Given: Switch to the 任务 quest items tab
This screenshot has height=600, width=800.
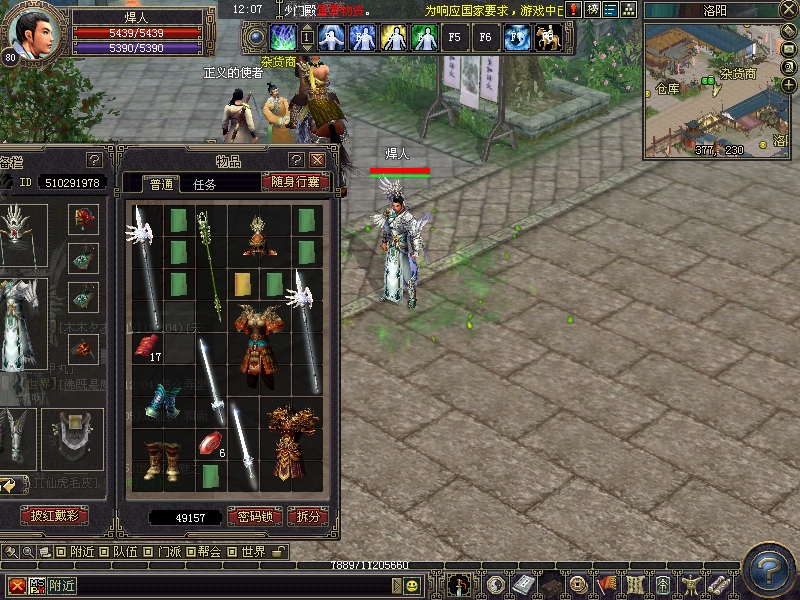Looking at the screenshot, I should point(204,184).
